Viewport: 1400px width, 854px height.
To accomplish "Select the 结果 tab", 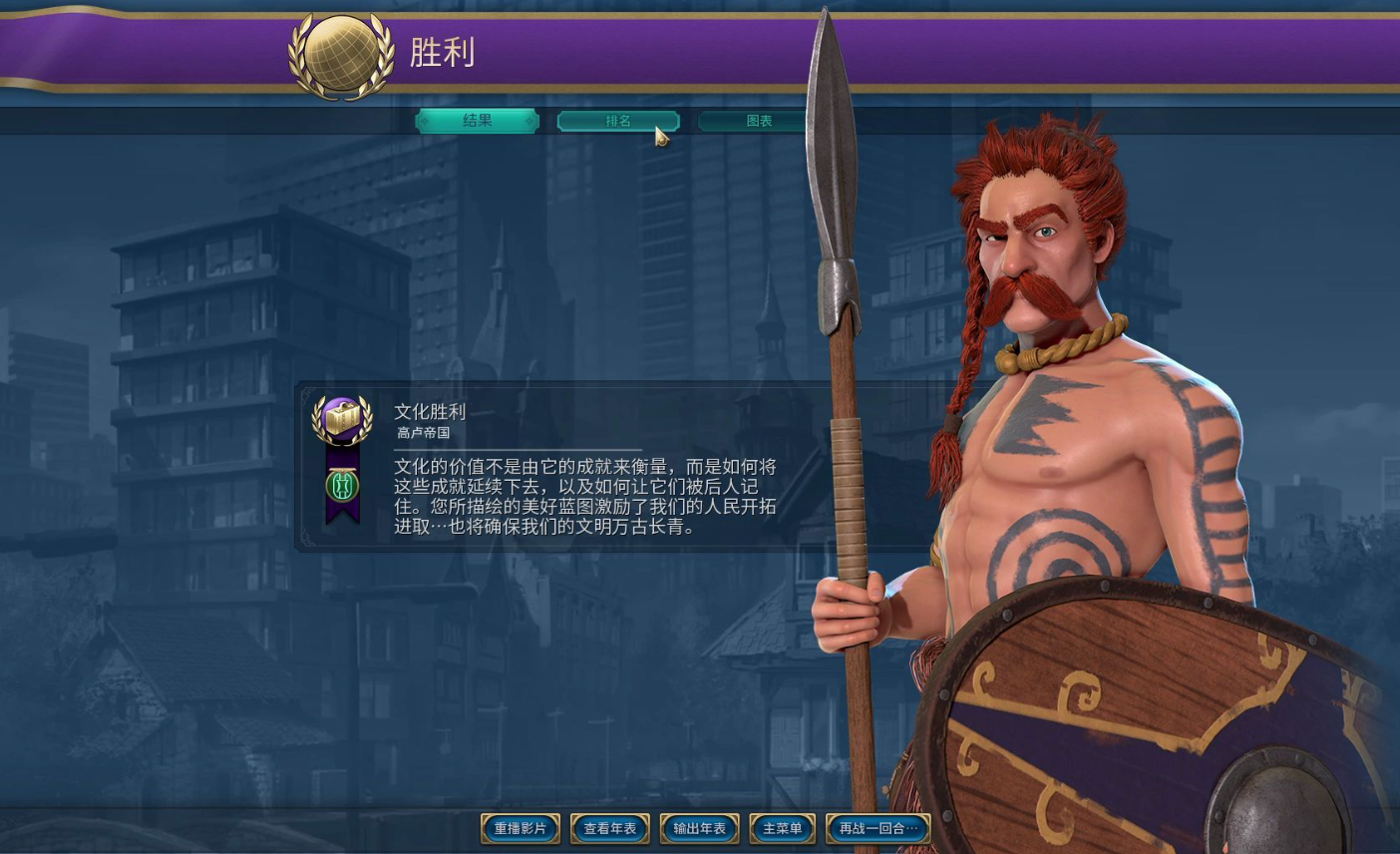I will [477, 120].
